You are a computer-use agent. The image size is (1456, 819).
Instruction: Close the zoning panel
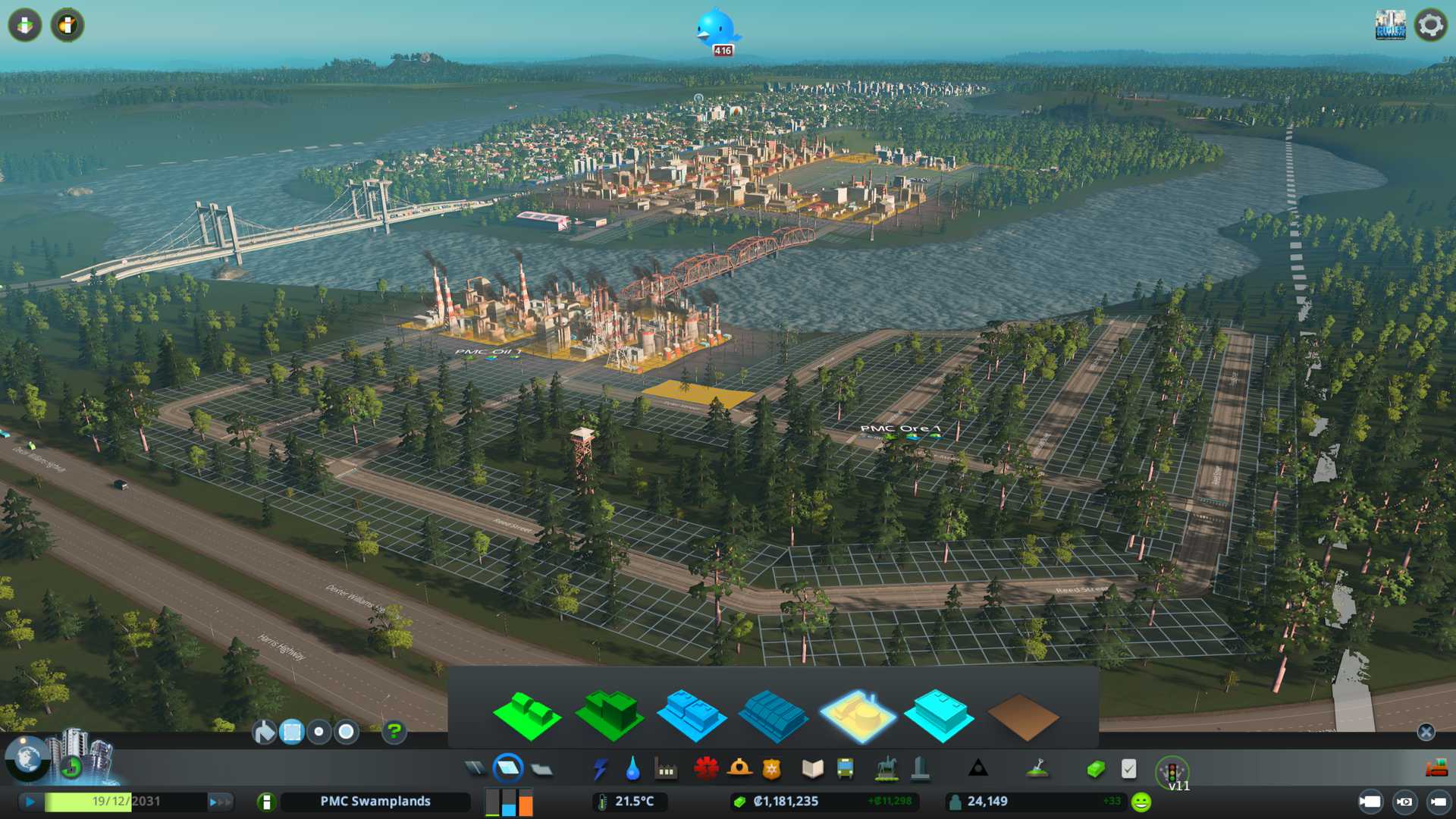pos(1426,732)
